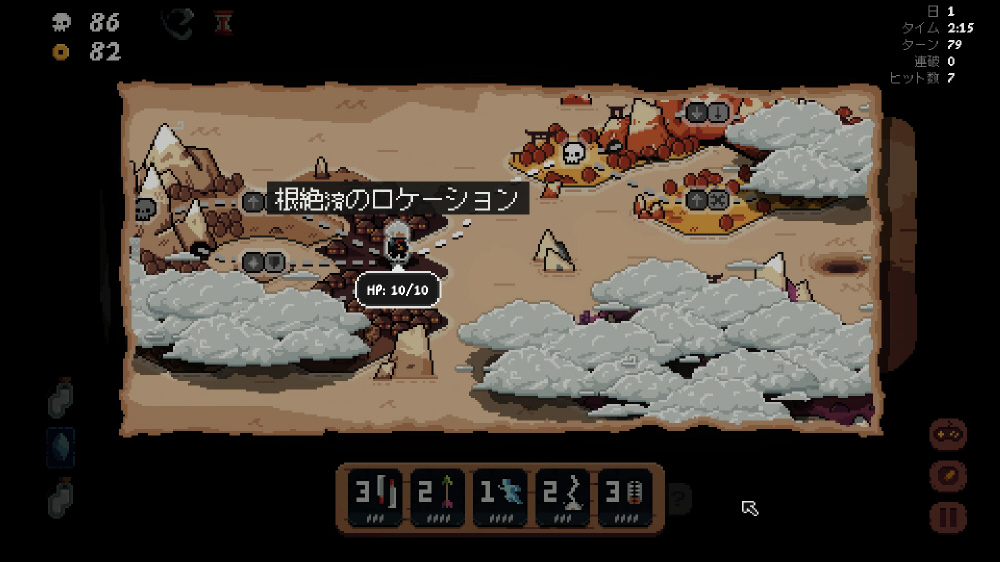Select the green-tipped arrow attack tile
This screenshot has width=1000, height=562.
[x=435, y=497]
